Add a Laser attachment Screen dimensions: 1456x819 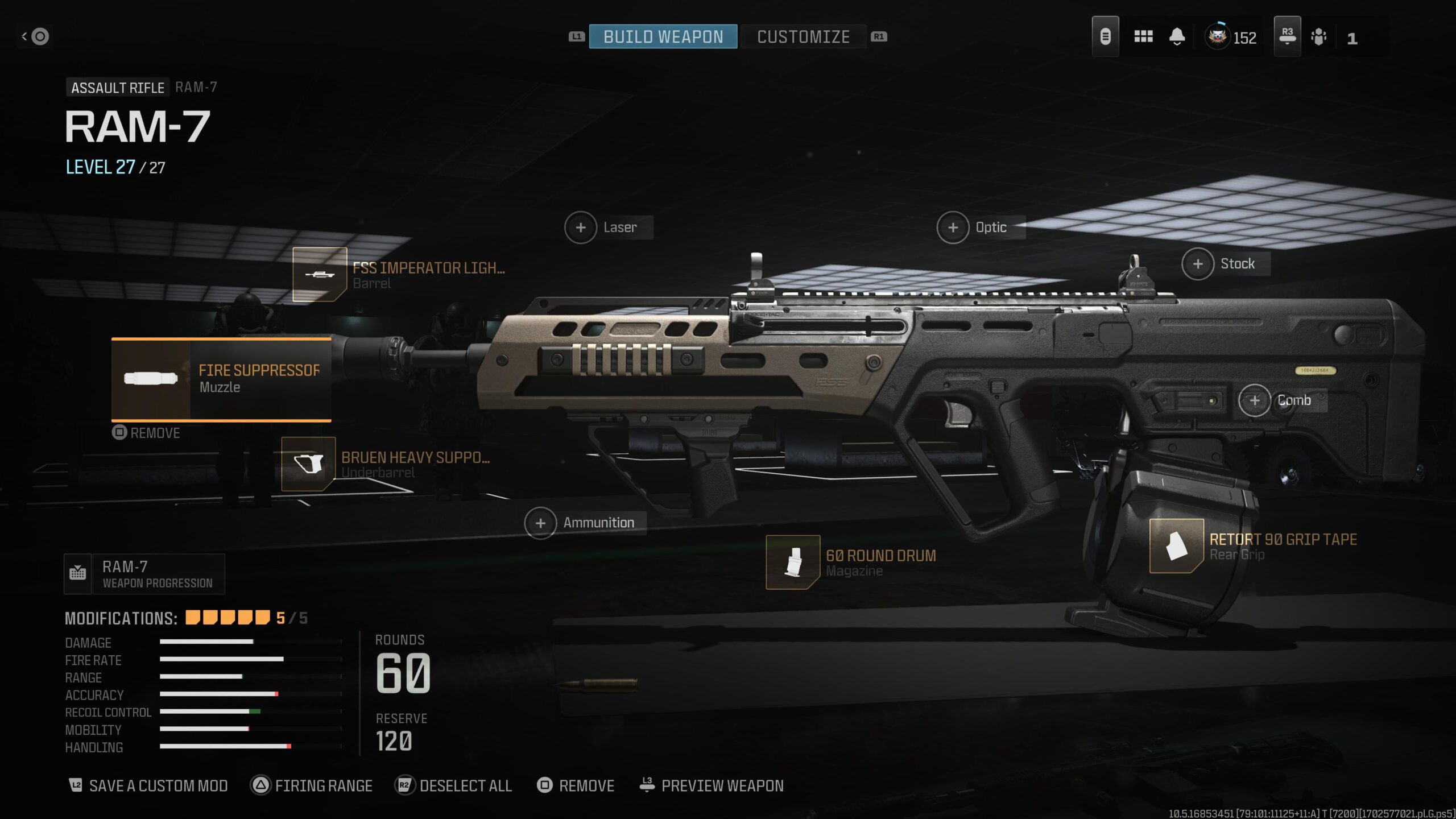(x=581, y=227)
